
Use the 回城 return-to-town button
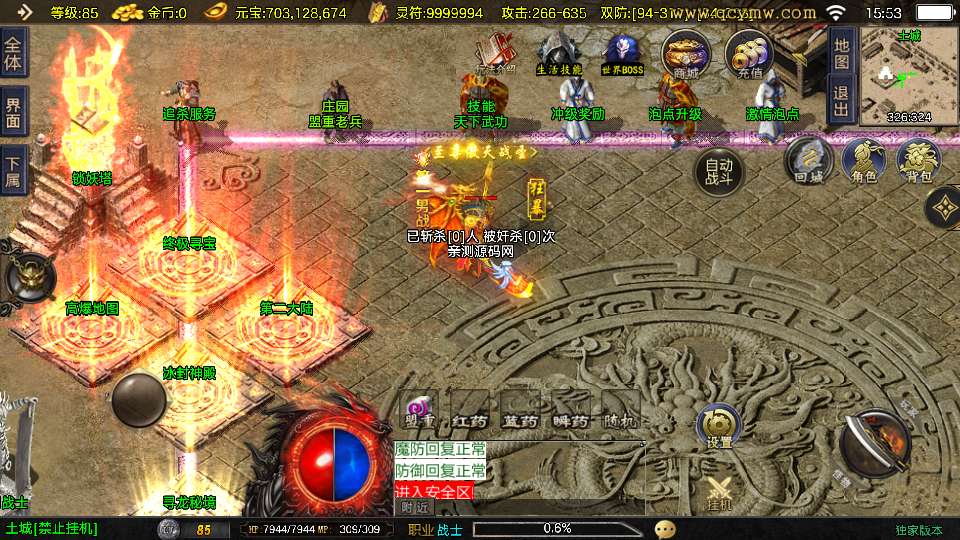(x=808, y=161)
